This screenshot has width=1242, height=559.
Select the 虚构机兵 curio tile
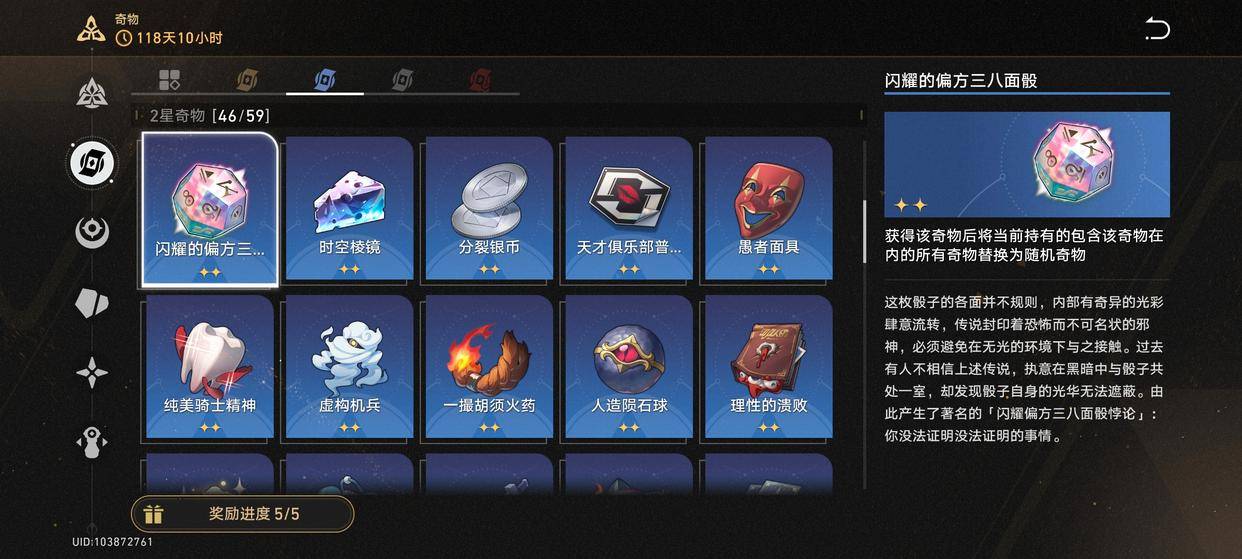(x=349, y=367)
